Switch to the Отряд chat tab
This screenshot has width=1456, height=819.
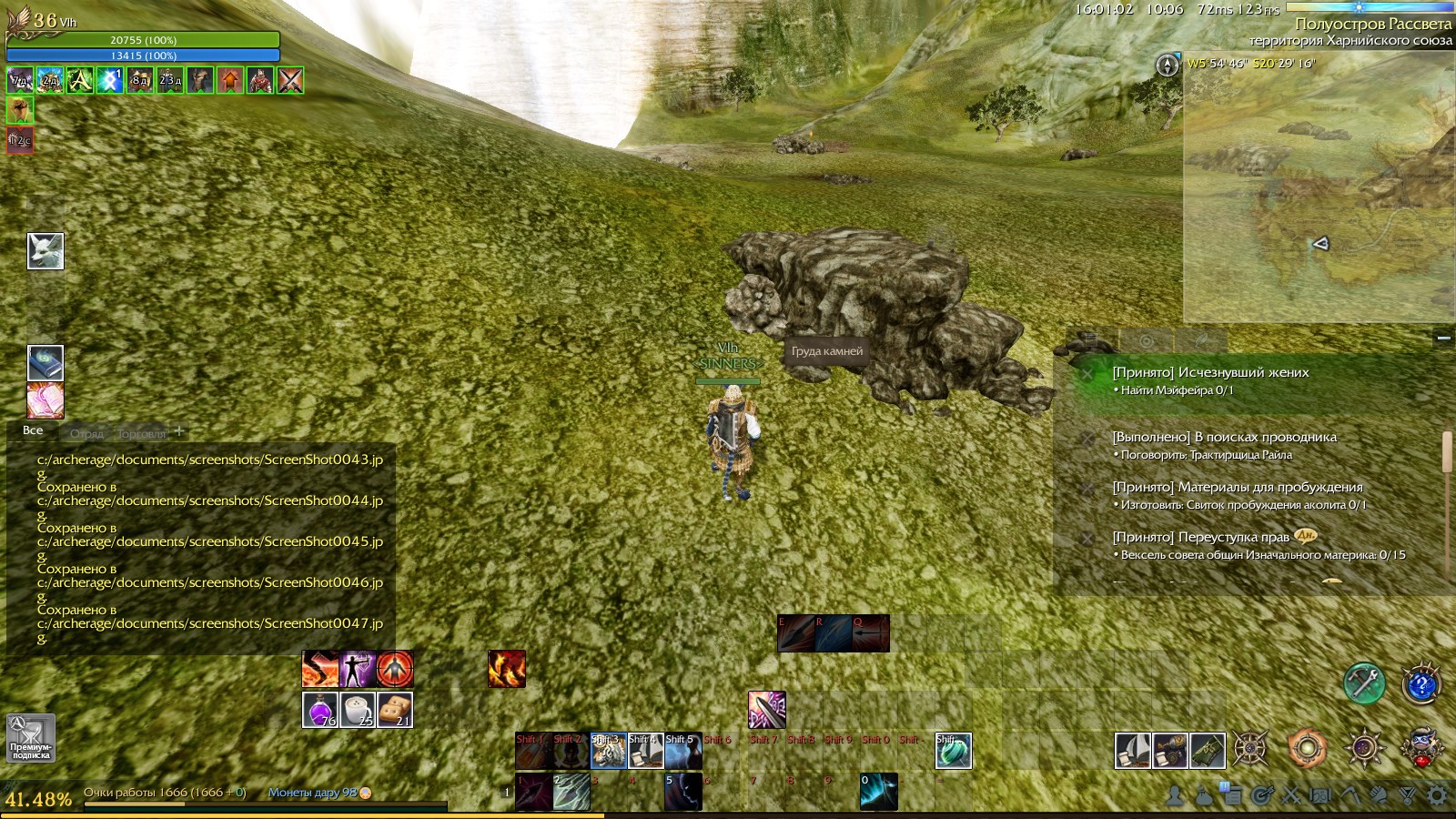pos(86,434)
